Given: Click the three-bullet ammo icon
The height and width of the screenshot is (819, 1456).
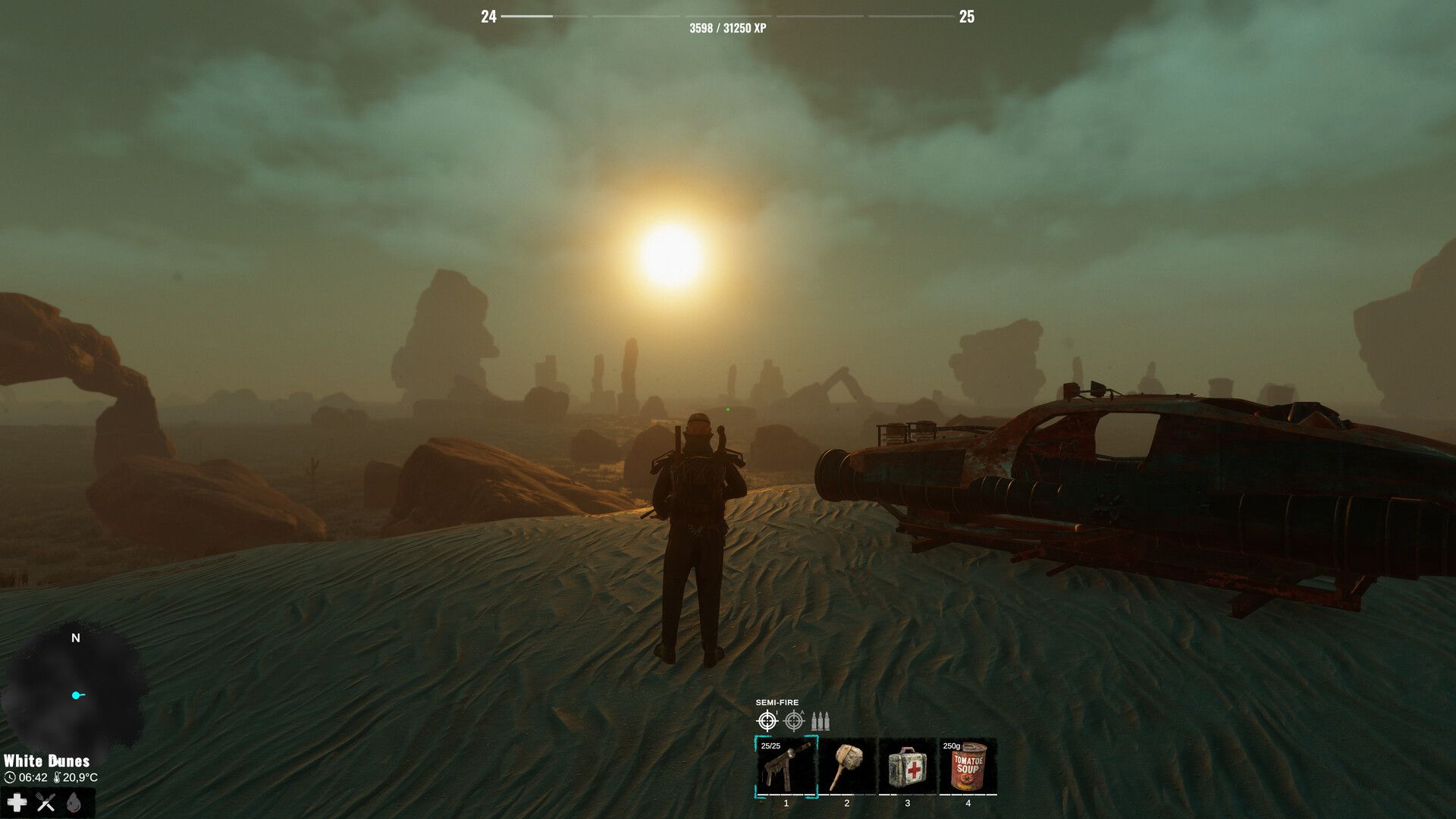Looking at the screenshot, I should coord(821,720).
